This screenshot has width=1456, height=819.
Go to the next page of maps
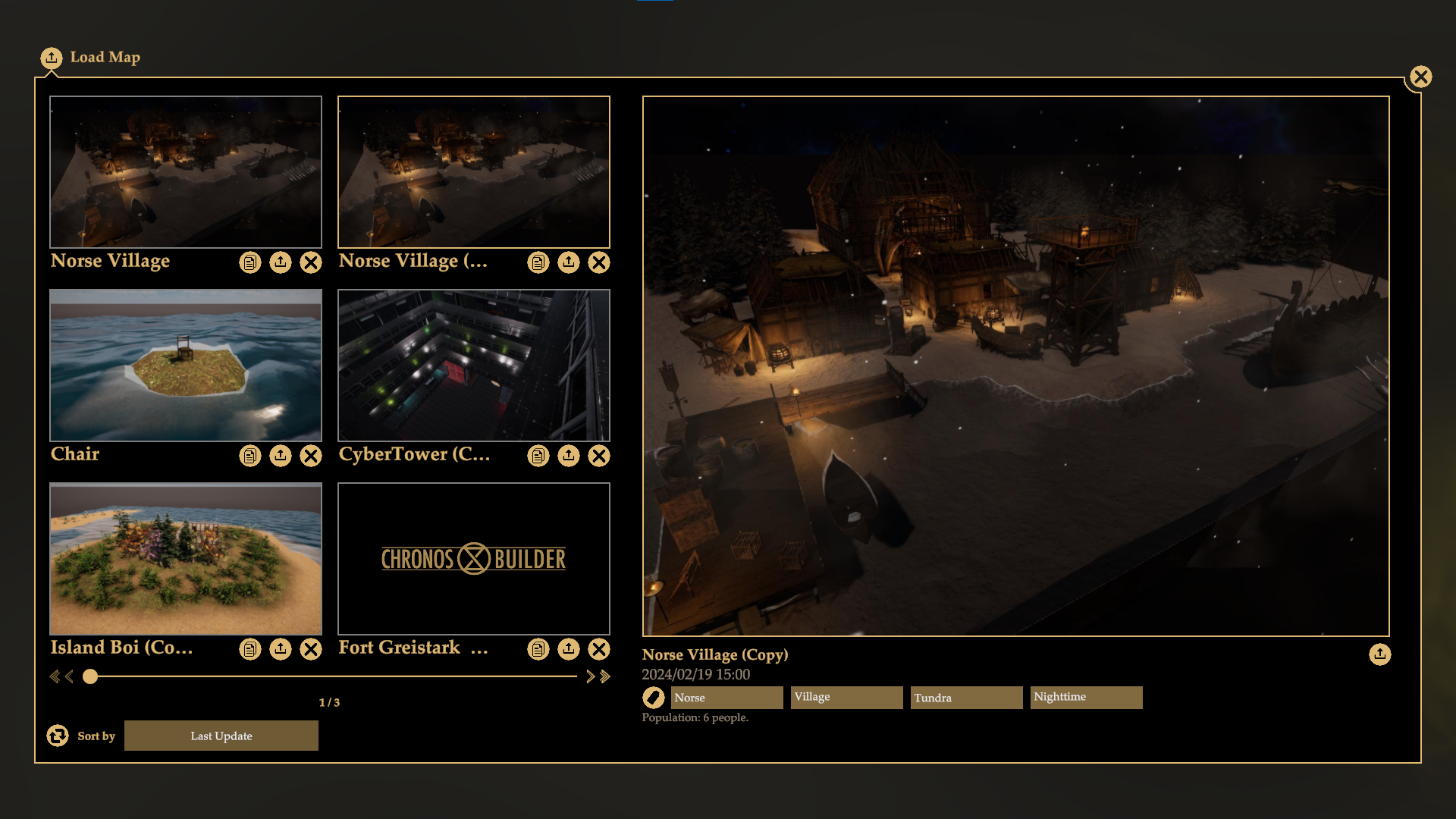(590, 676)
